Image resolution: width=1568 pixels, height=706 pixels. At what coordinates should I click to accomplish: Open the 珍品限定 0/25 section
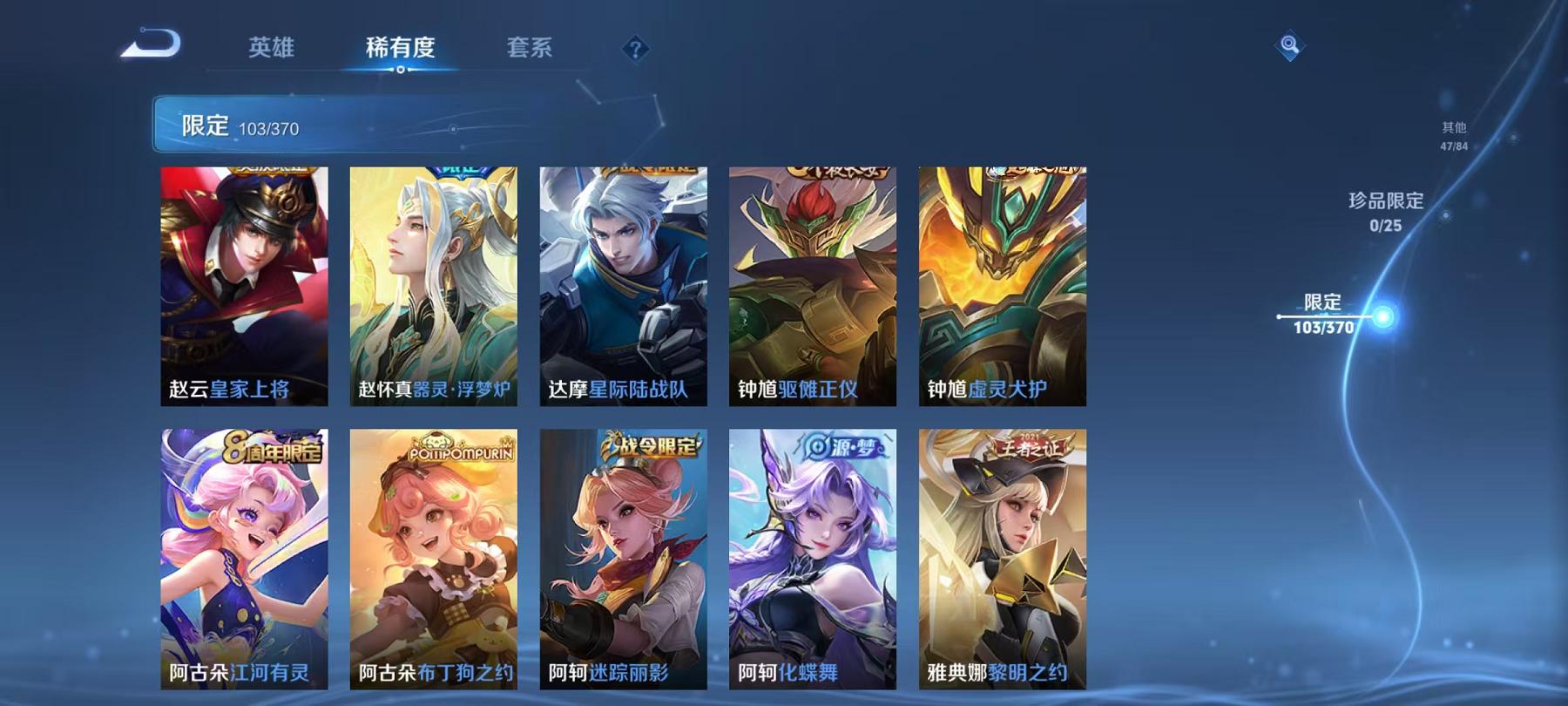point(1386,214)
